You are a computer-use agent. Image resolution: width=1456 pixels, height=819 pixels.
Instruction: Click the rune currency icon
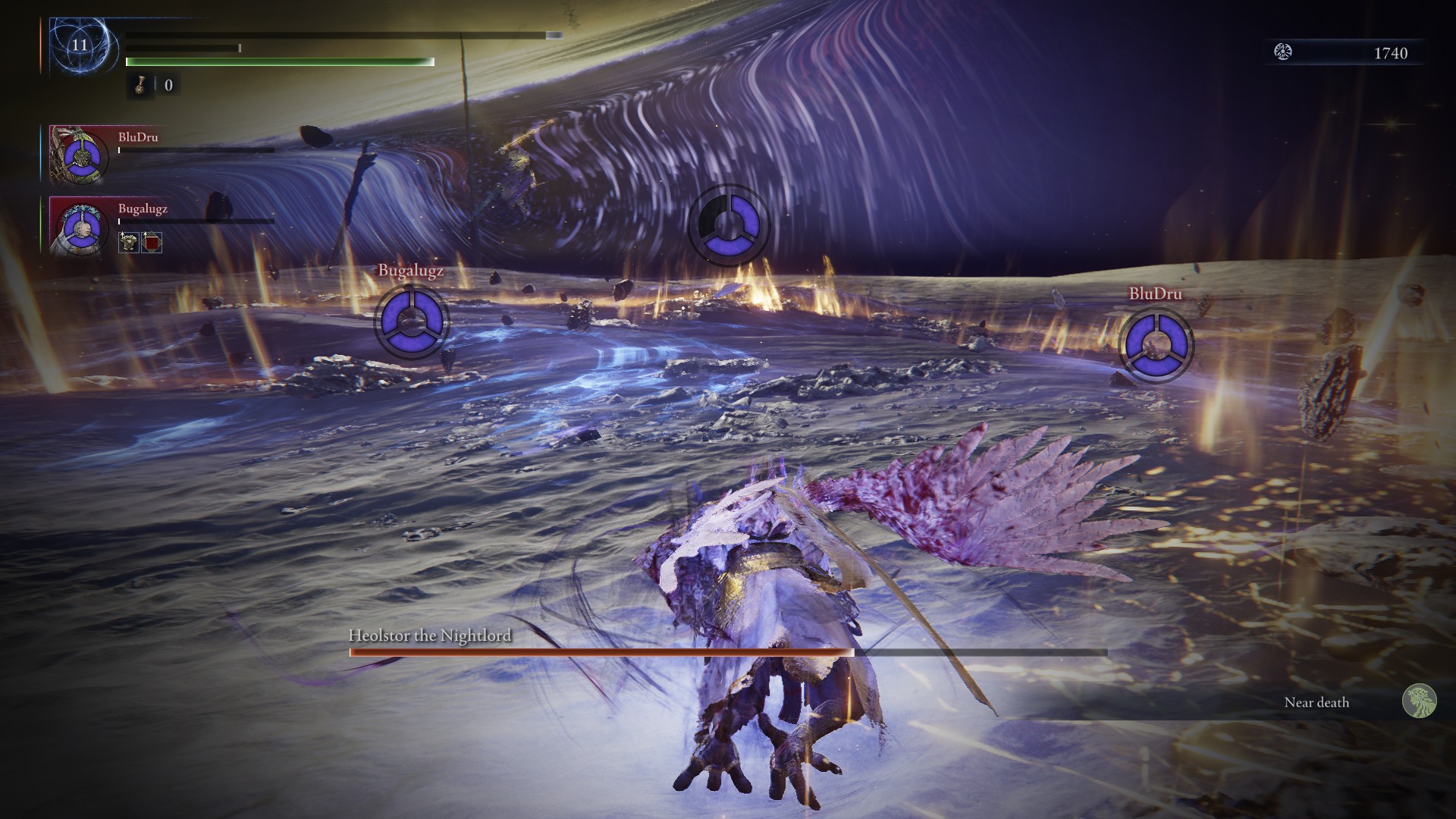coord(1283,52)
